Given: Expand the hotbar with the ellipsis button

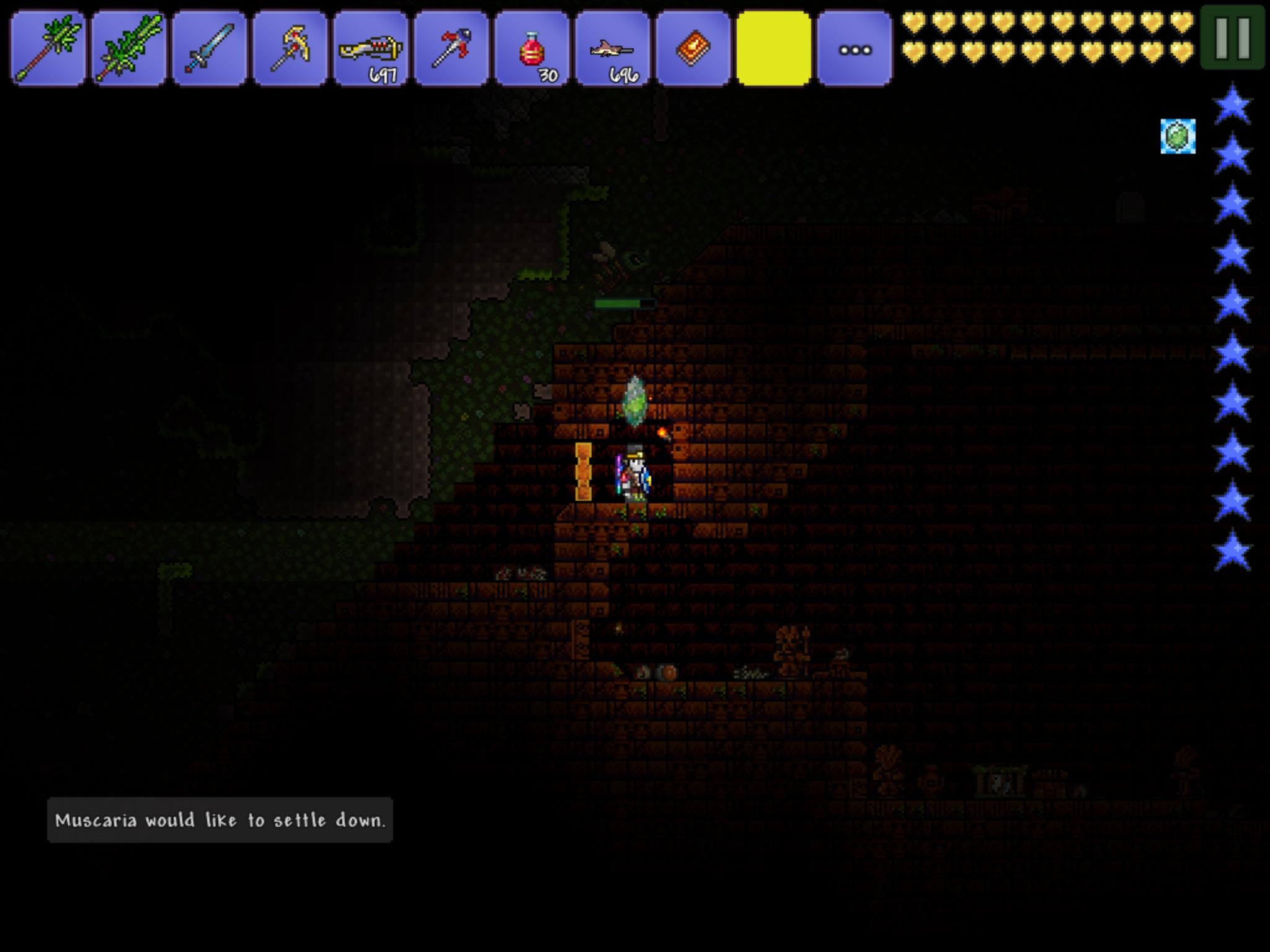Looking at the screenshot, I should [855, 45].
